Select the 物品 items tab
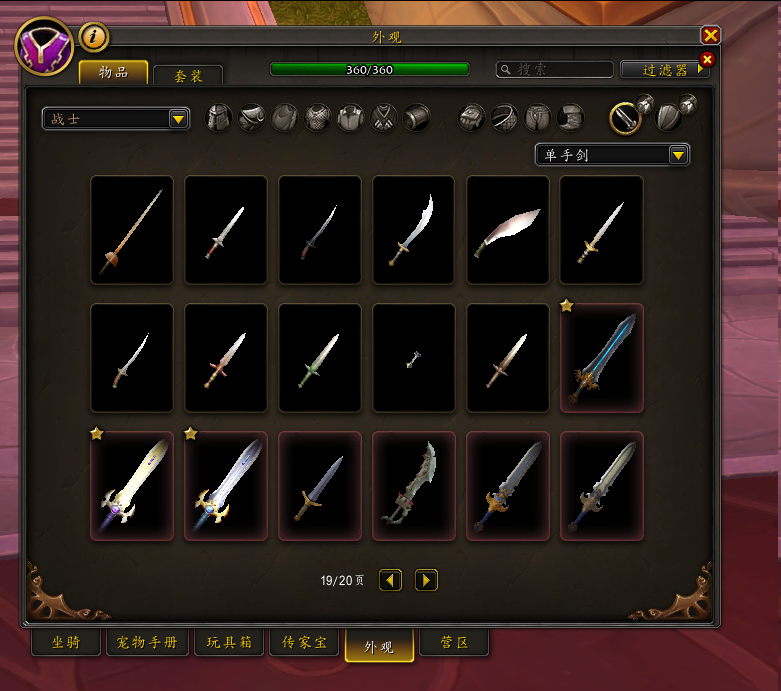Image resolution: width=781 pixels, height=691 pixels. [113, 72]
